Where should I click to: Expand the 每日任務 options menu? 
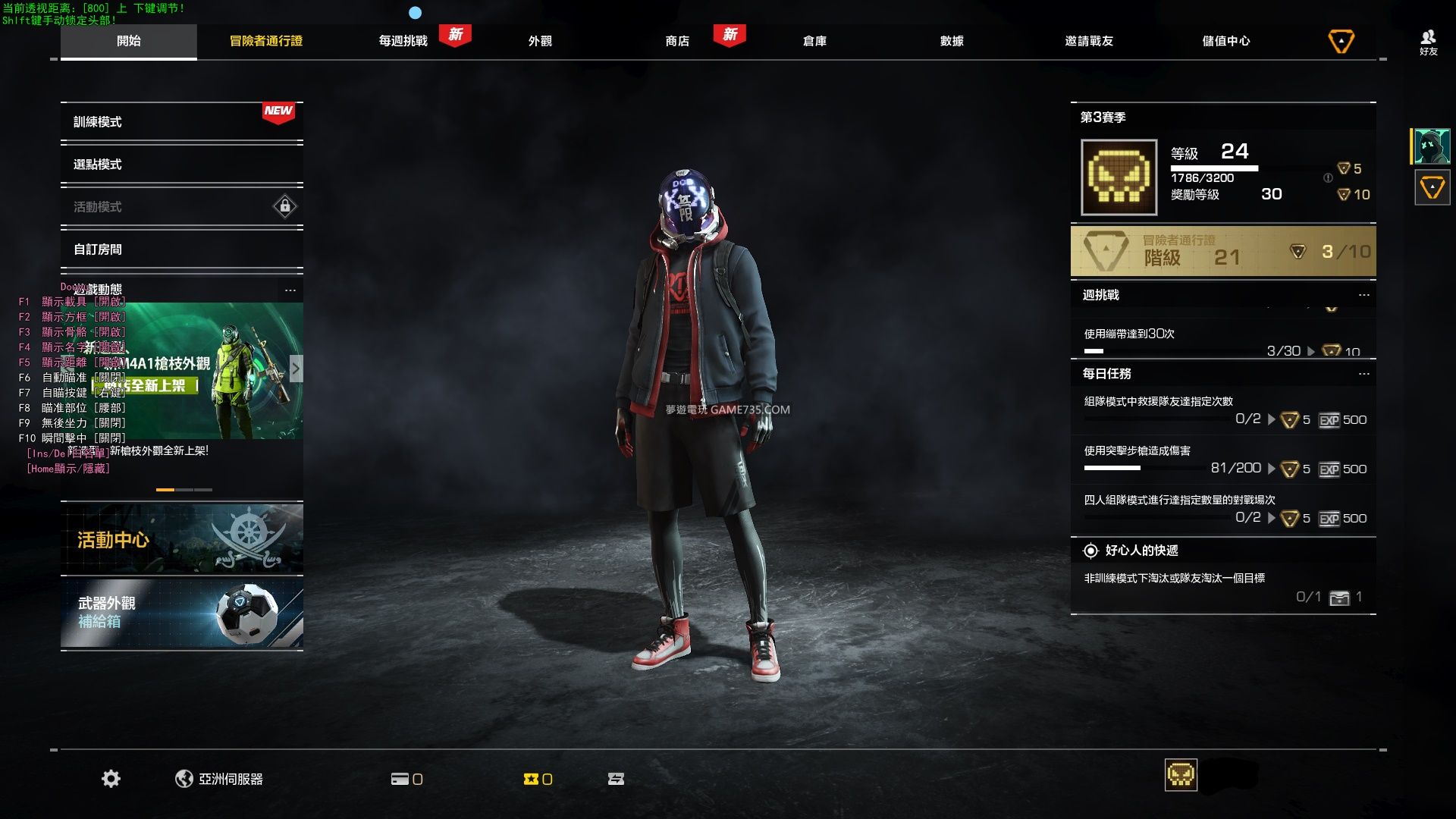pos(1363,374)
